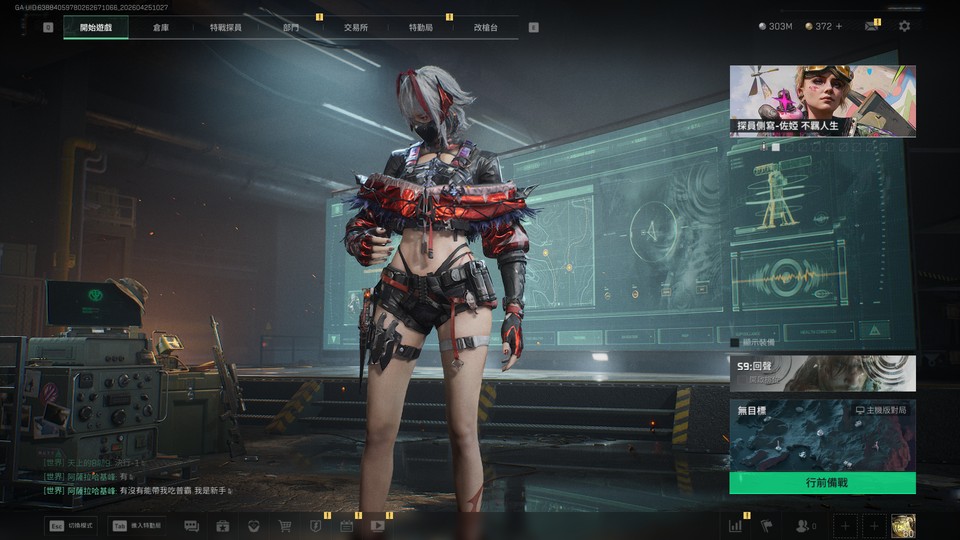Viewport: 960px width, 540px height.
Task: Open the shopping cart store icon
Action: tap(285, 525)
